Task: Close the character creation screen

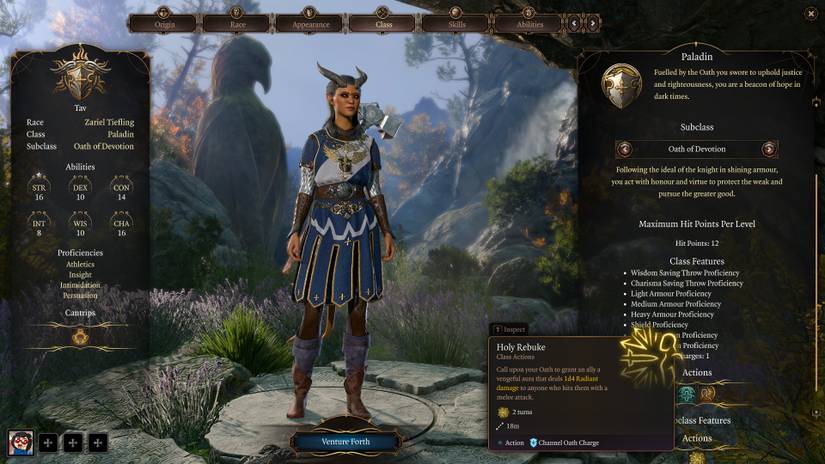Action: click(x=809, y=13)
